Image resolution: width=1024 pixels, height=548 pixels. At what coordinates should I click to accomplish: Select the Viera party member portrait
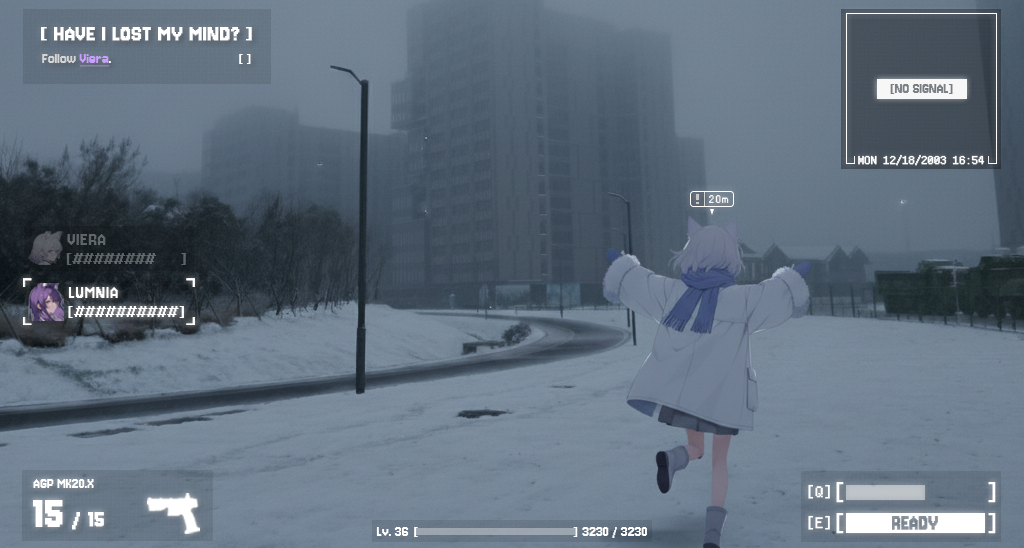[46, 248]
